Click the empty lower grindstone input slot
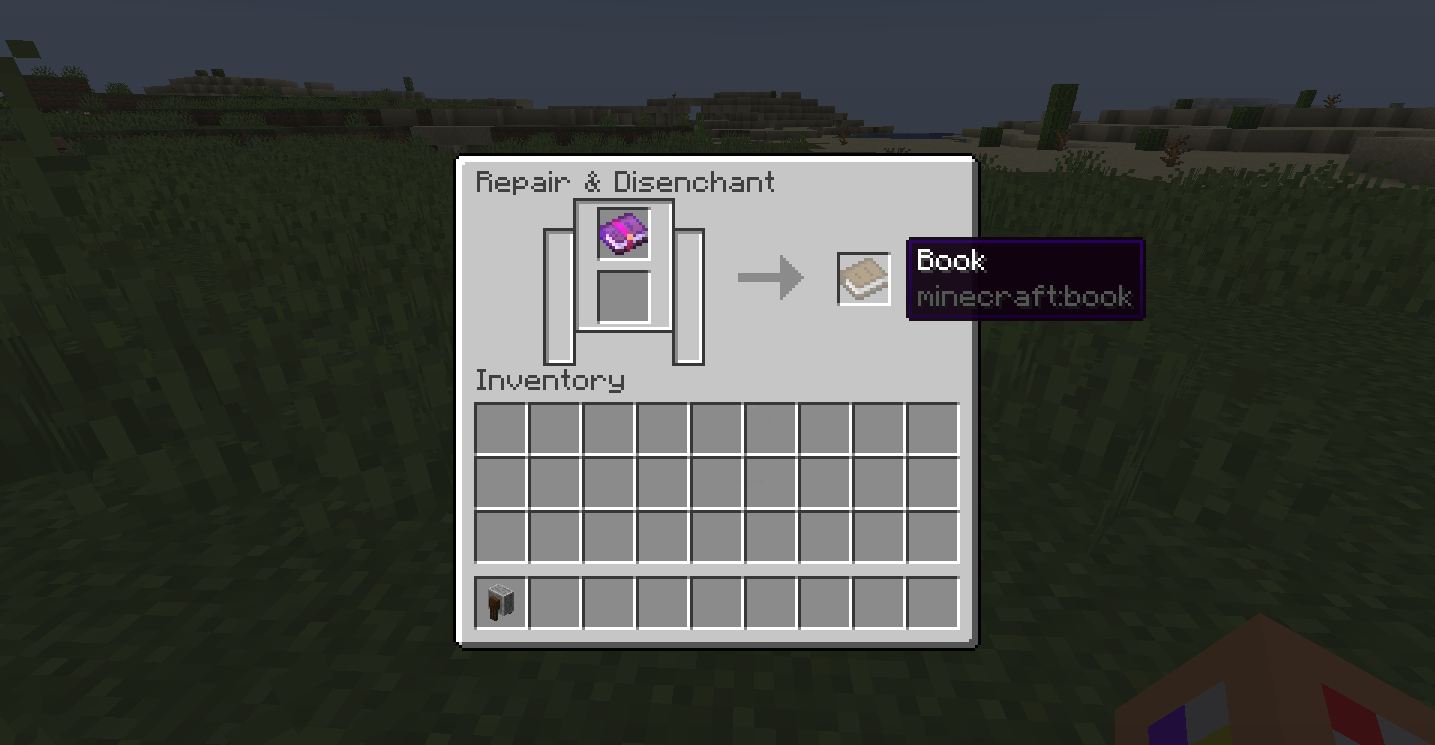Viewport: 1435px width, 745px height. (623, 295)
